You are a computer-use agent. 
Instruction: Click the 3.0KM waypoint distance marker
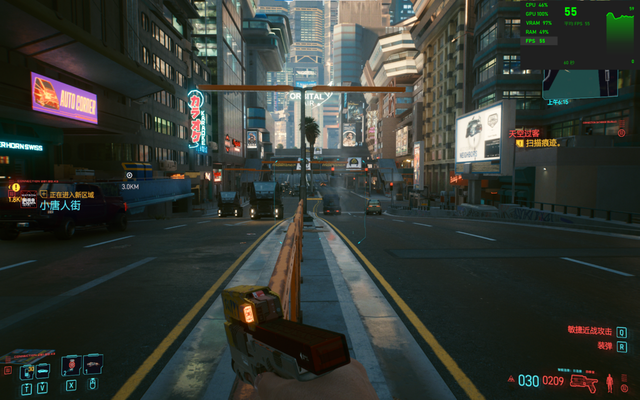point(130,186)
